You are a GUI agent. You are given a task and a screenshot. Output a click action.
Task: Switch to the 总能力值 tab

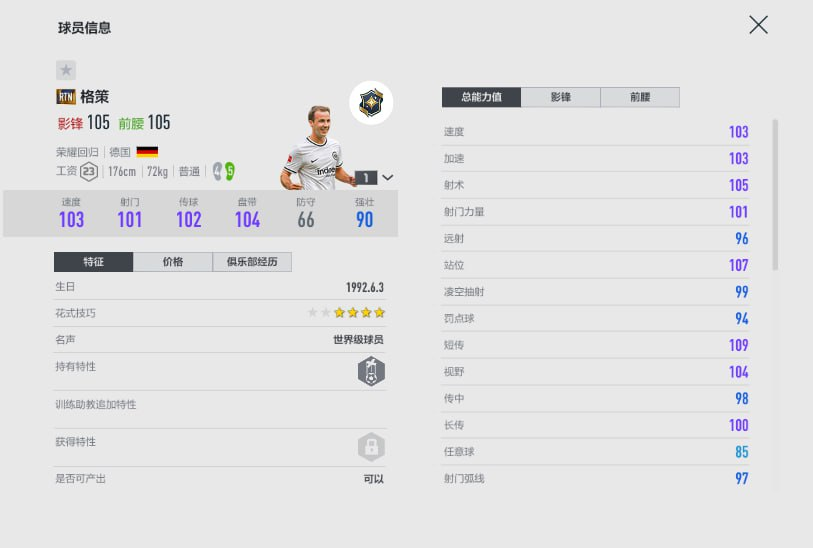pos(482,97)
